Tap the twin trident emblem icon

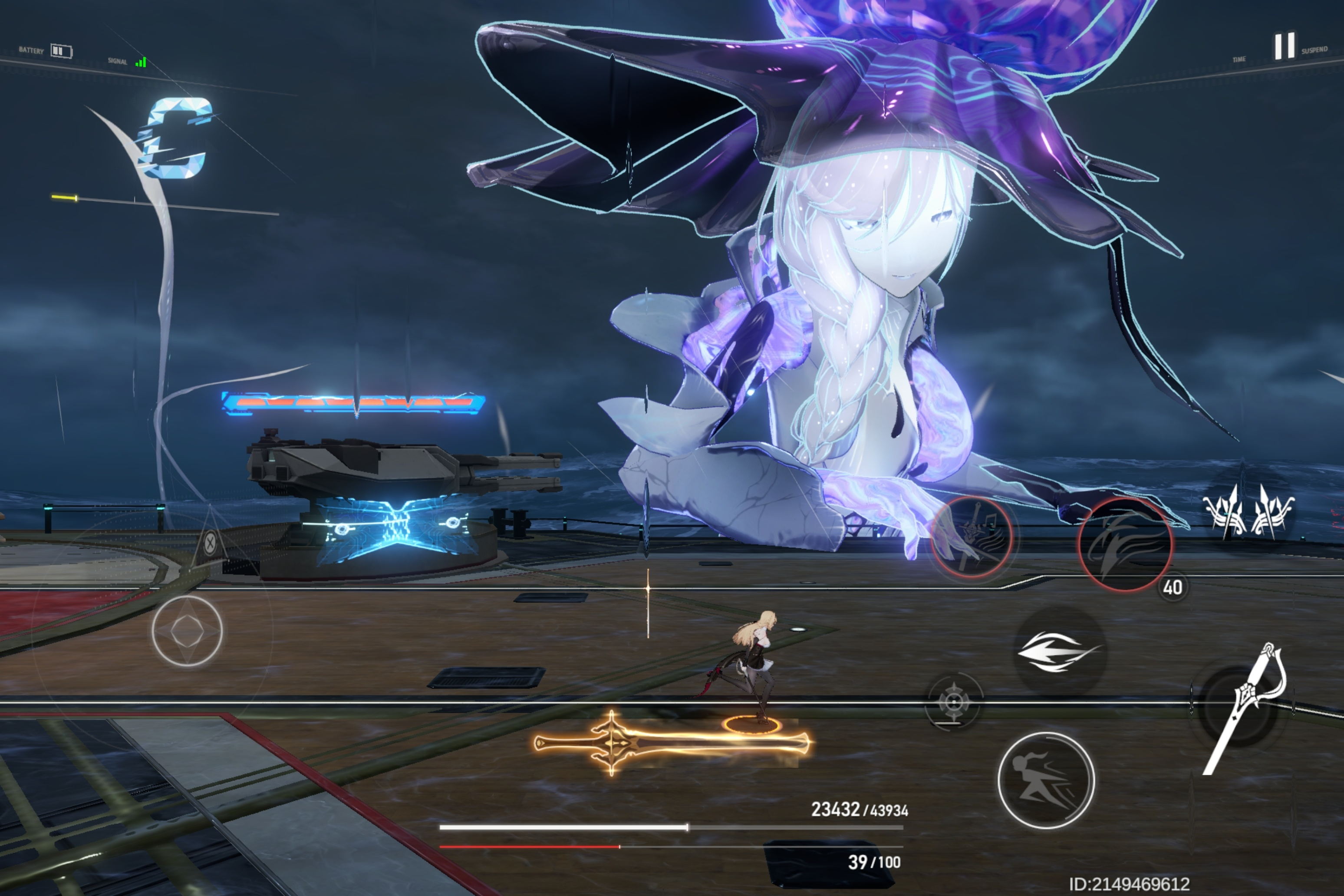tap(1248, 510)
